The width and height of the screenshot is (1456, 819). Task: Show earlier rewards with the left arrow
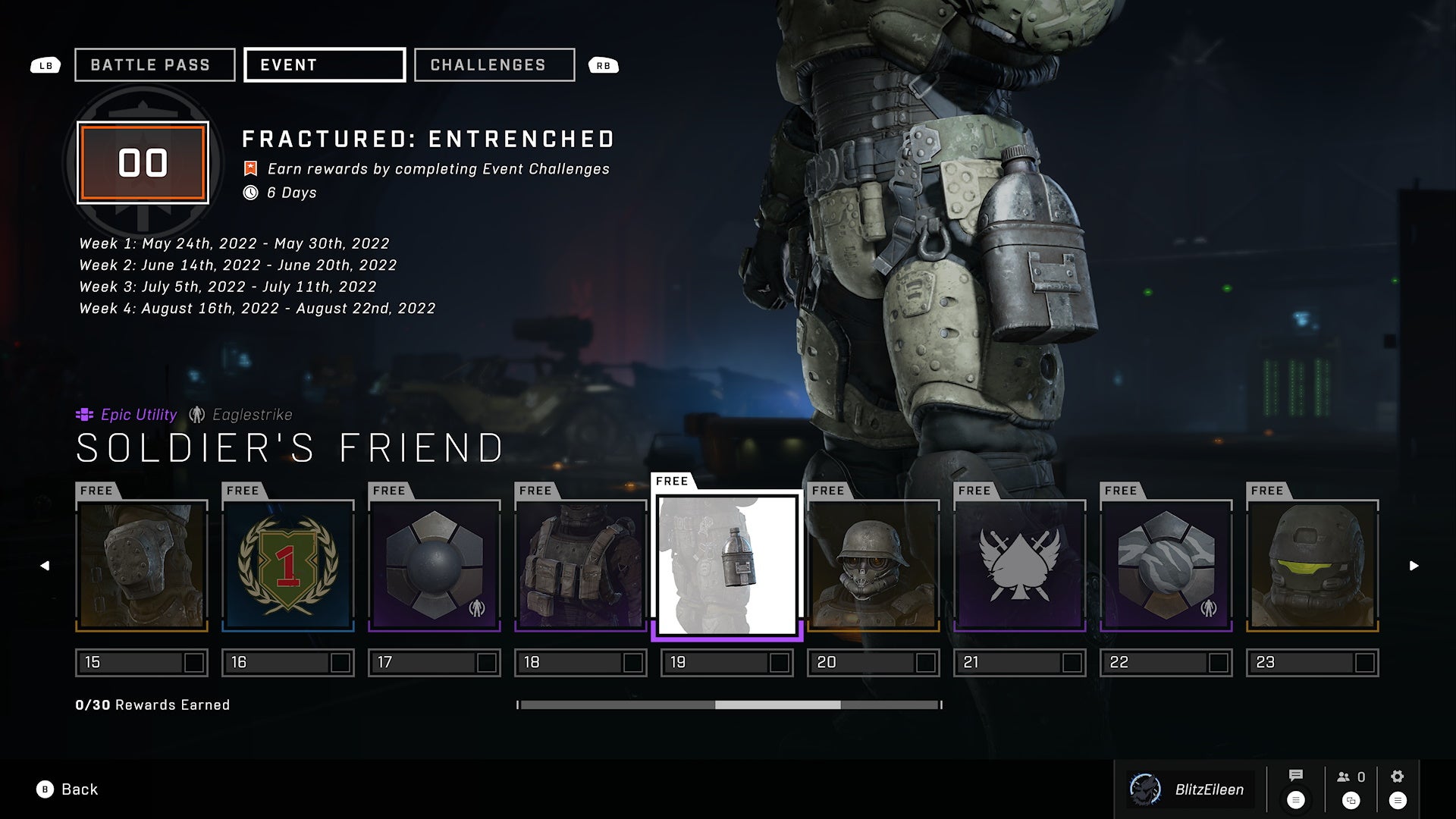click(45, 566)
